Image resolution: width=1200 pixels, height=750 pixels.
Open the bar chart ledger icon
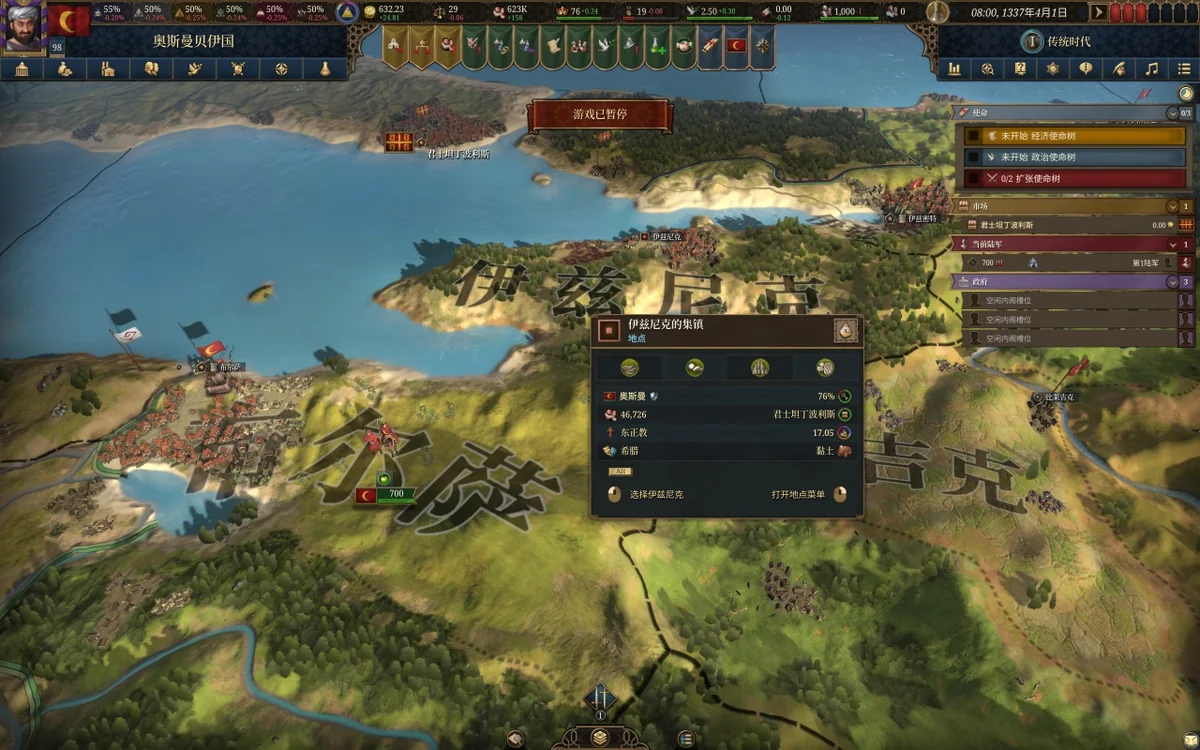[x=955, y=69]
